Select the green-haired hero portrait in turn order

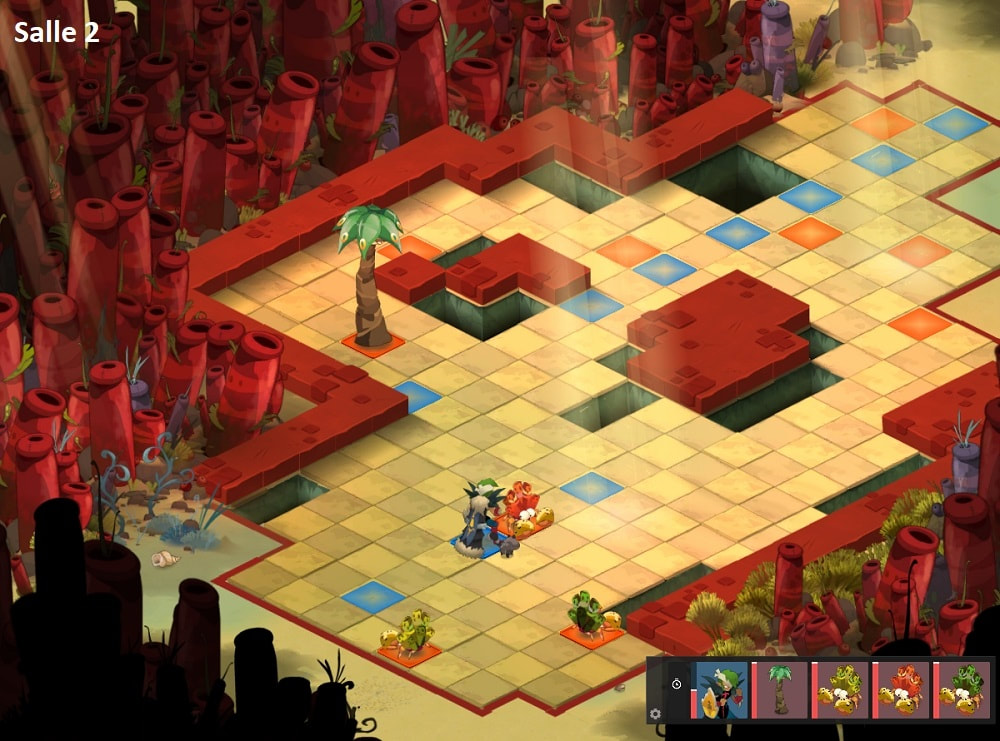[721, 690]
